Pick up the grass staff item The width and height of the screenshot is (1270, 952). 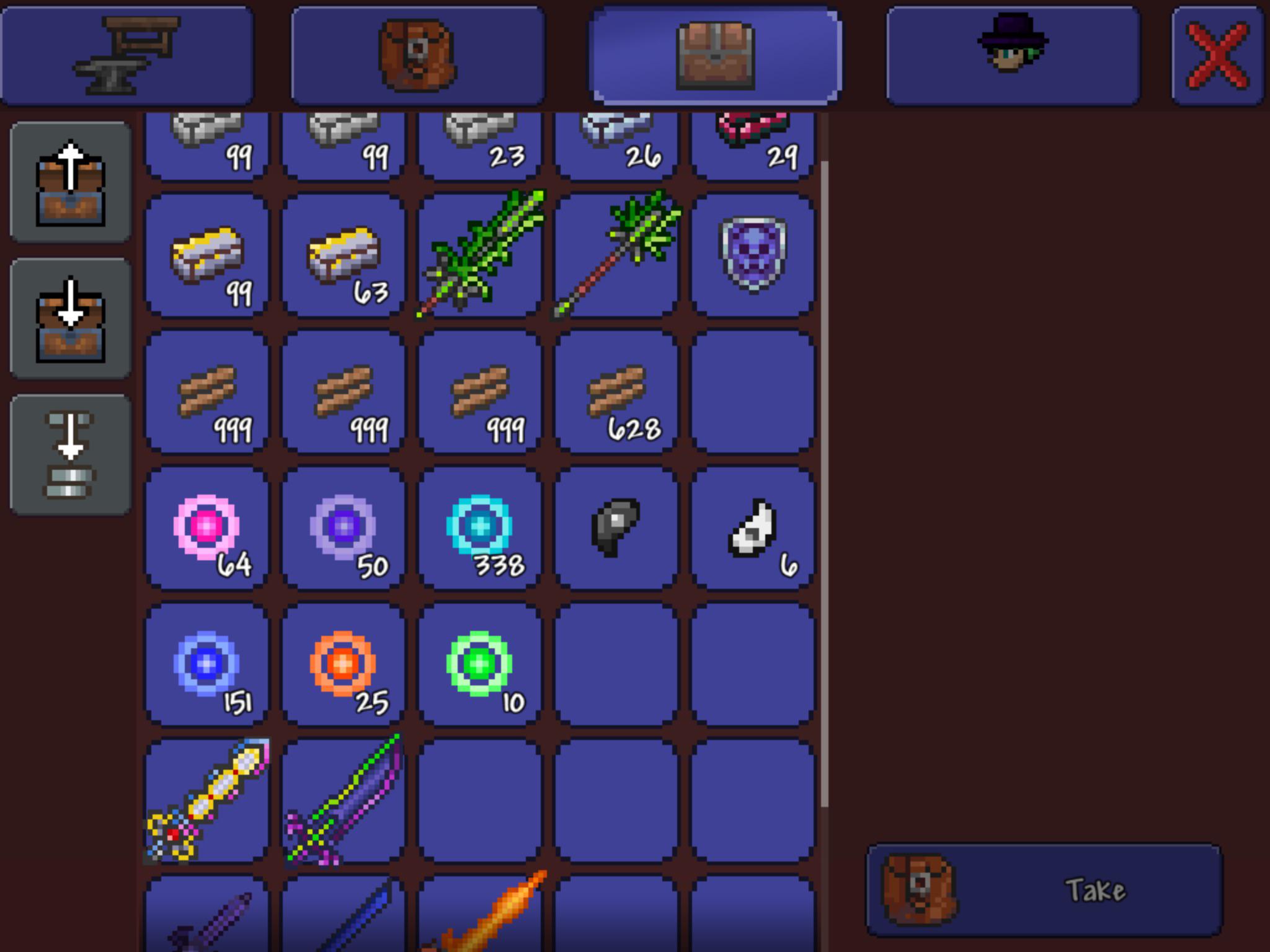(x=617, y=254)
